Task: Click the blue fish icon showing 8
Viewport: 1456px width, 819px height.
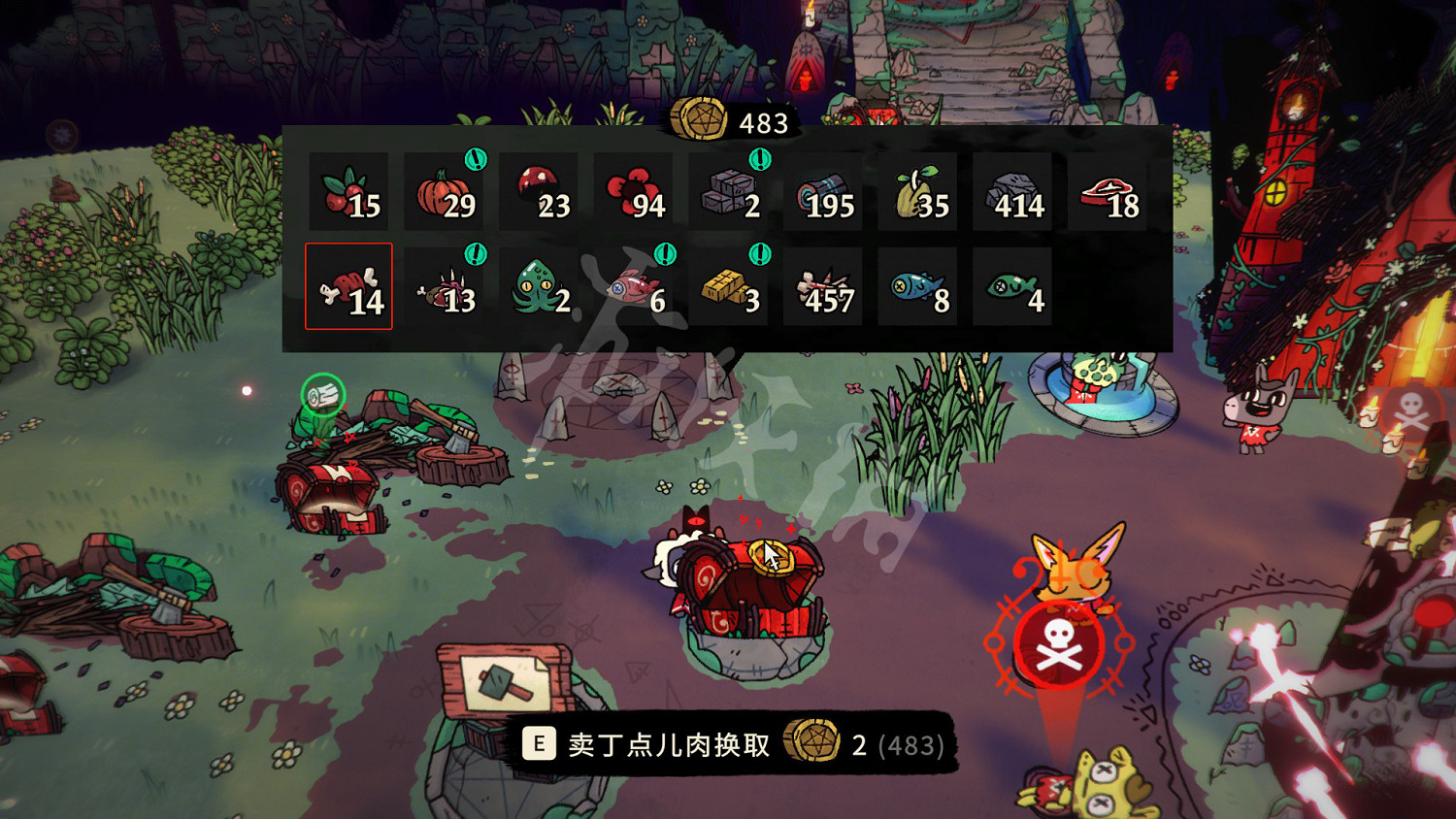Action: pyautogui.click(x=920, y=287)
